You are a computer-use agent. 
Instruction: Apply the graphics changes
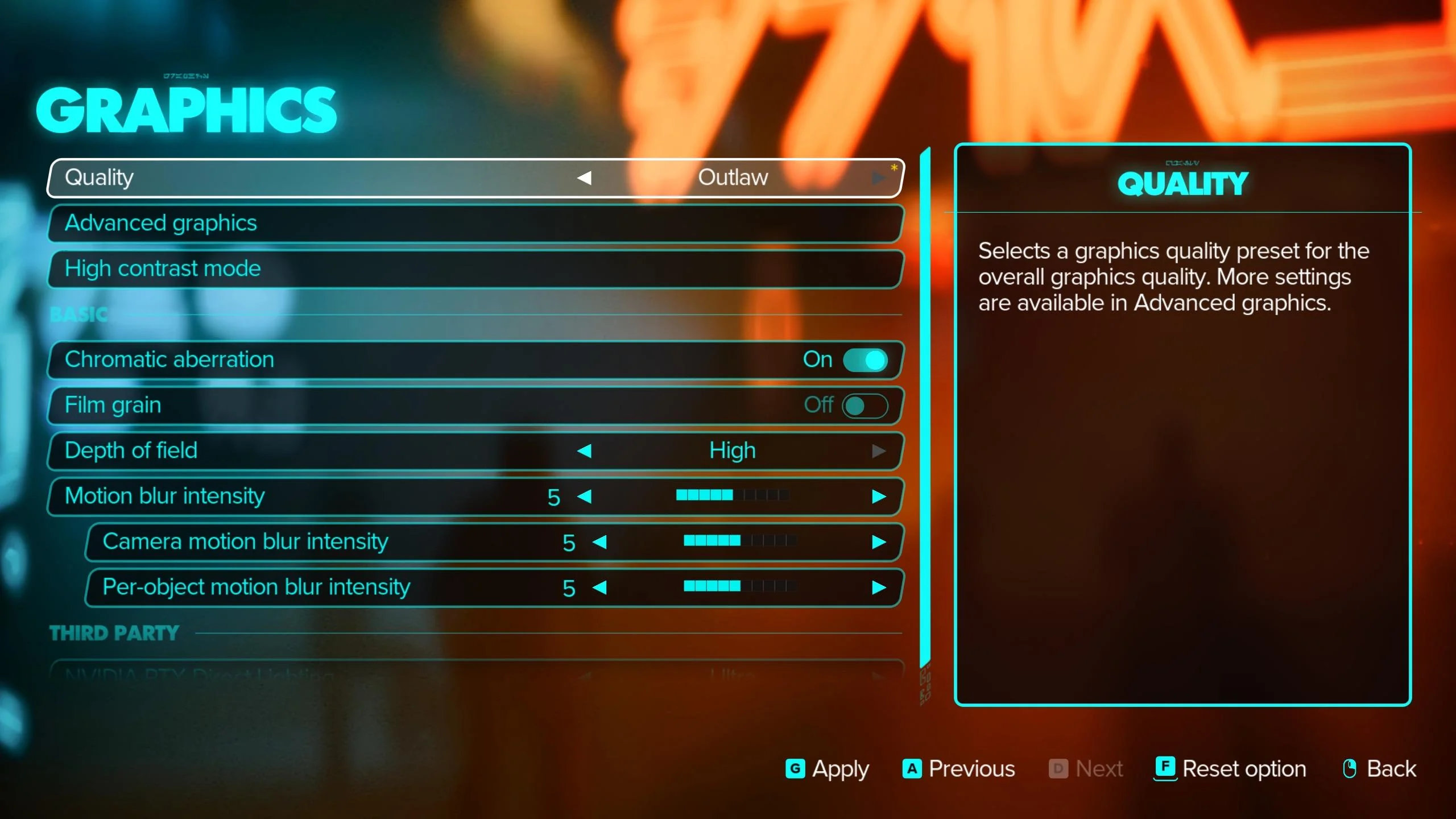click(x=828, y=769)
